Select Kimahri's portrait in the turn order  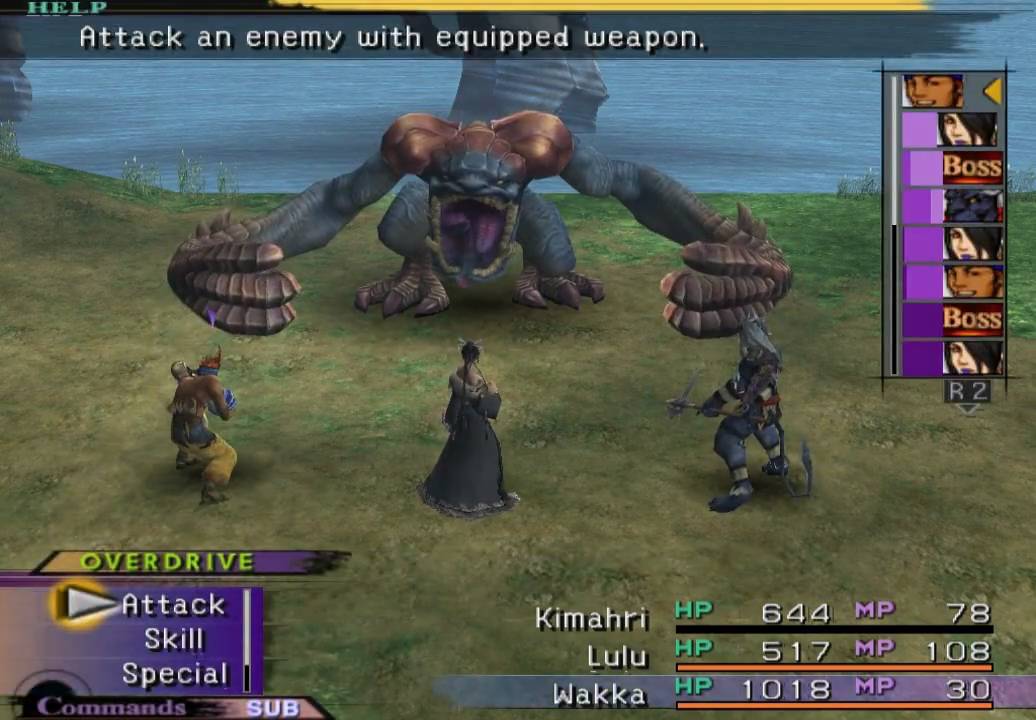(x=973, y=205)
